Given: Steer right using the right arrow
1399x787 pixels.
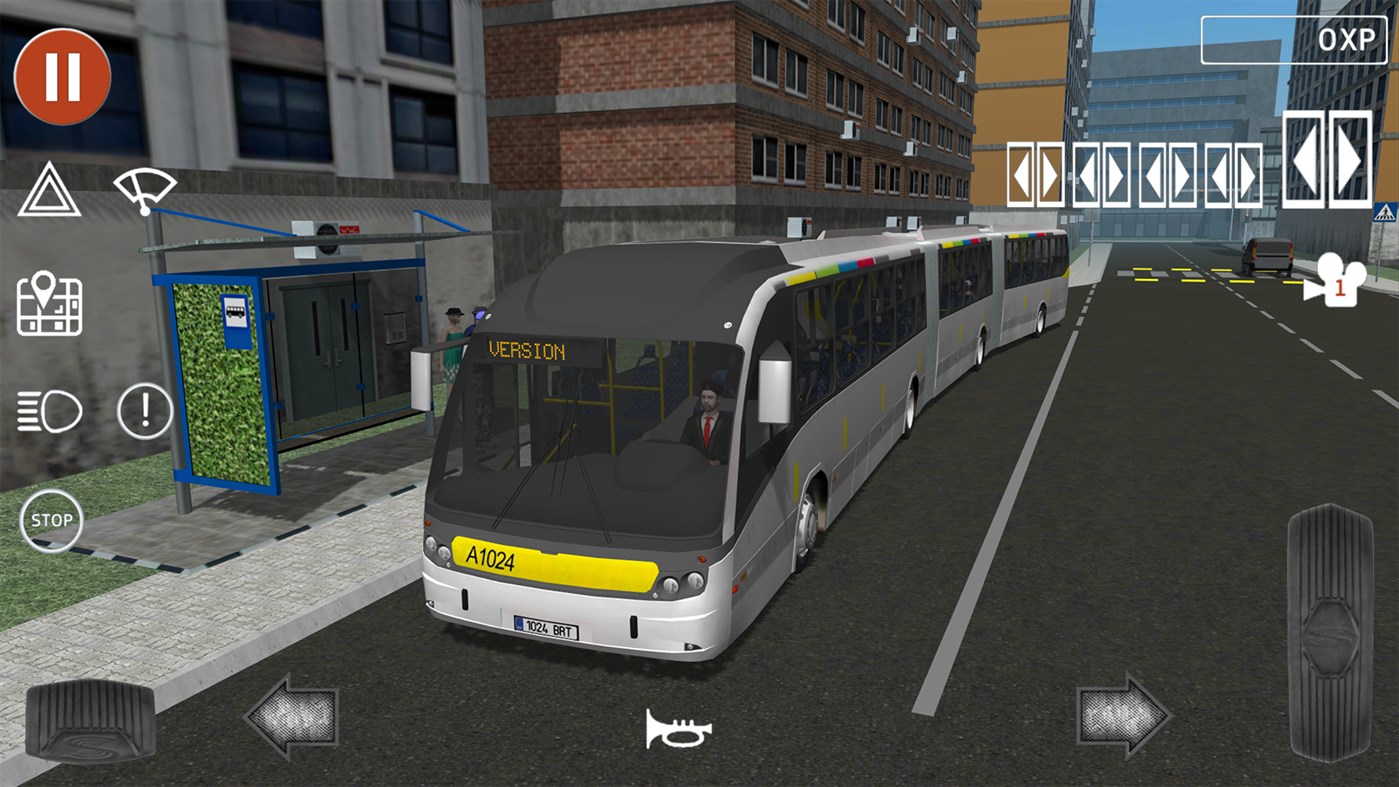Looking at the screenshot, I should (x=1127, y=716).
